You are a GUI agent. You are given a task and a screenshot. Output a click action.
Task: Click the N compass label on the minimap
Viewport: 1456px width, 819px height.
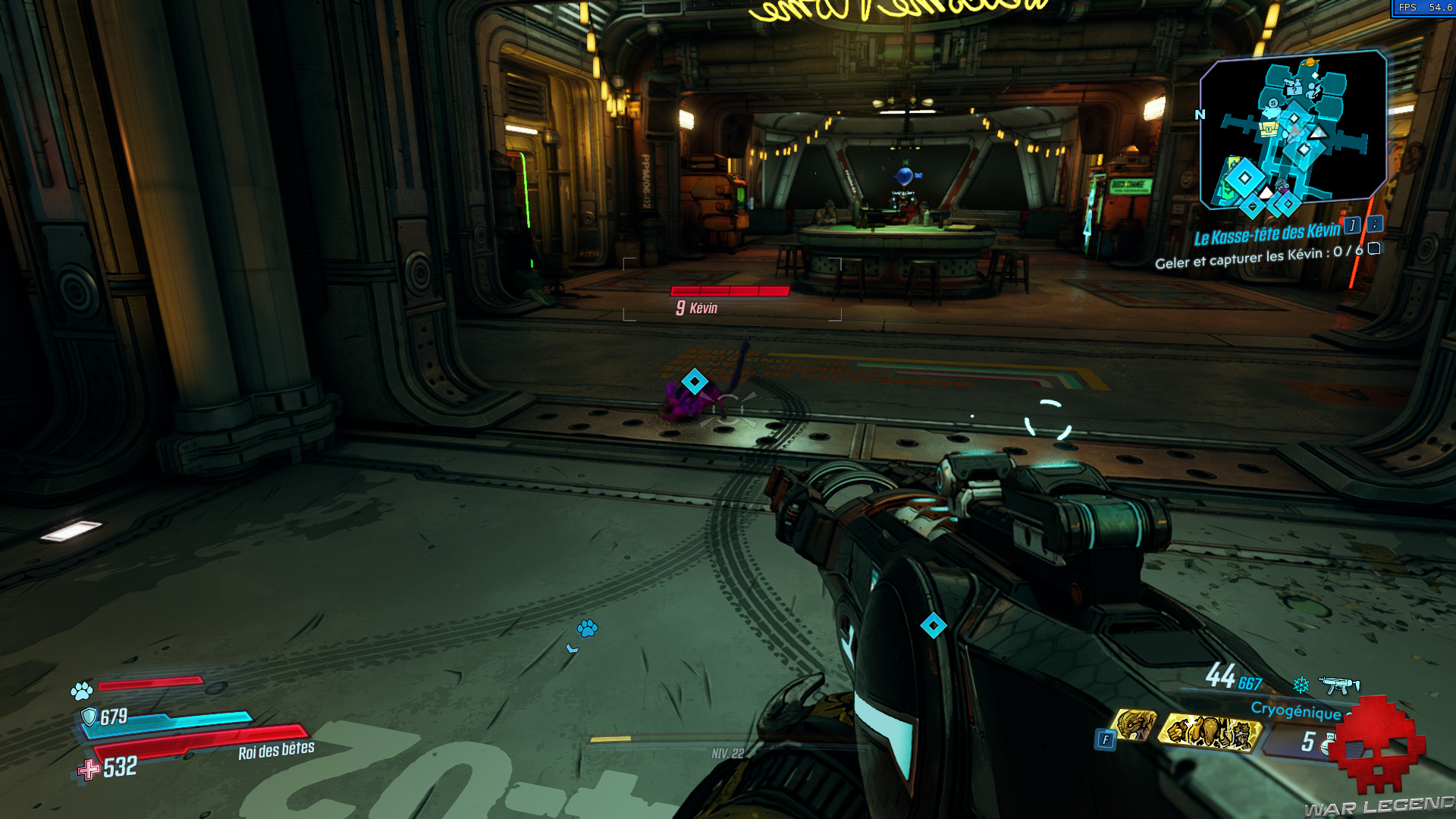coord(1200,115)
